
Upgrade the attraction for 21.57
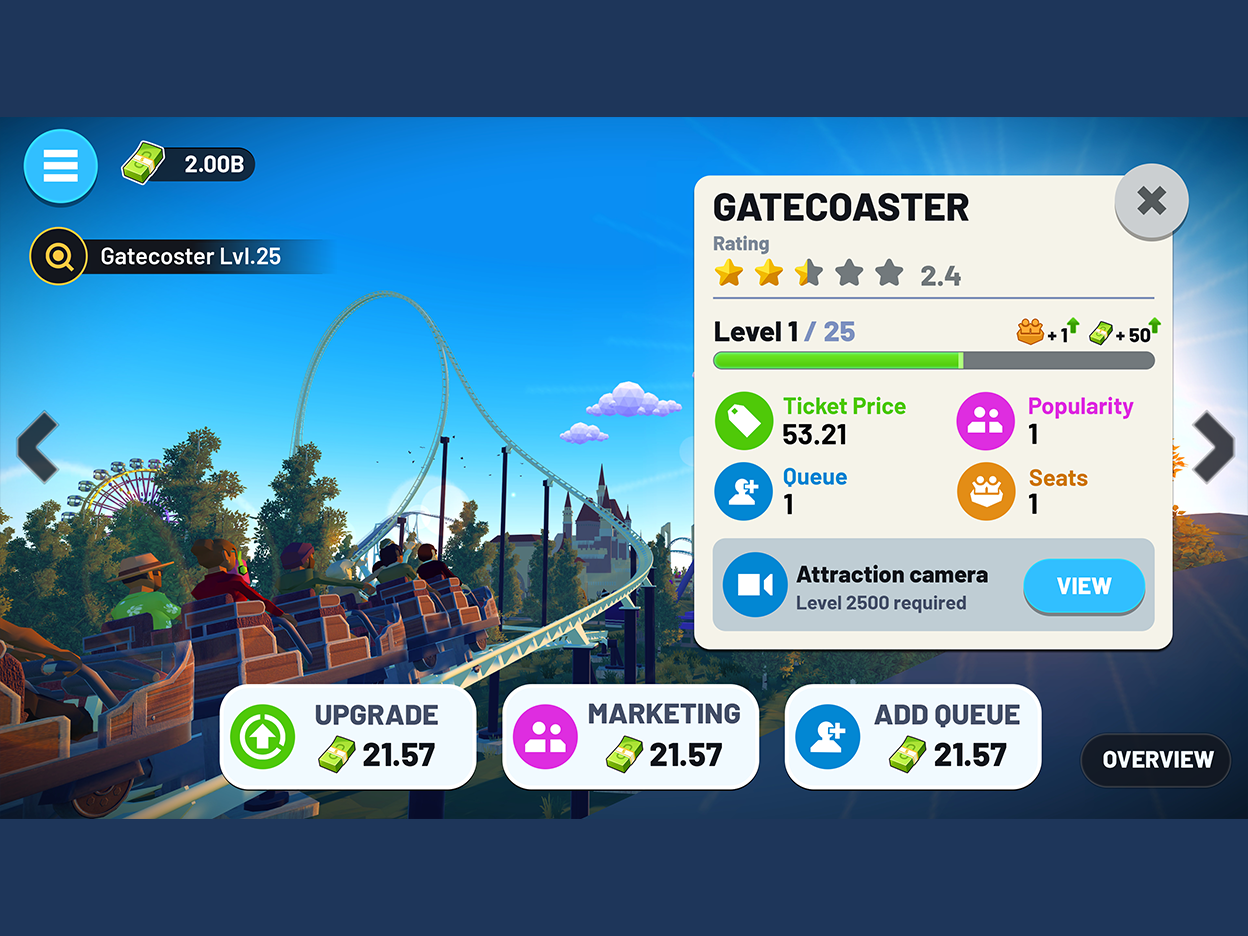(348, 736)
